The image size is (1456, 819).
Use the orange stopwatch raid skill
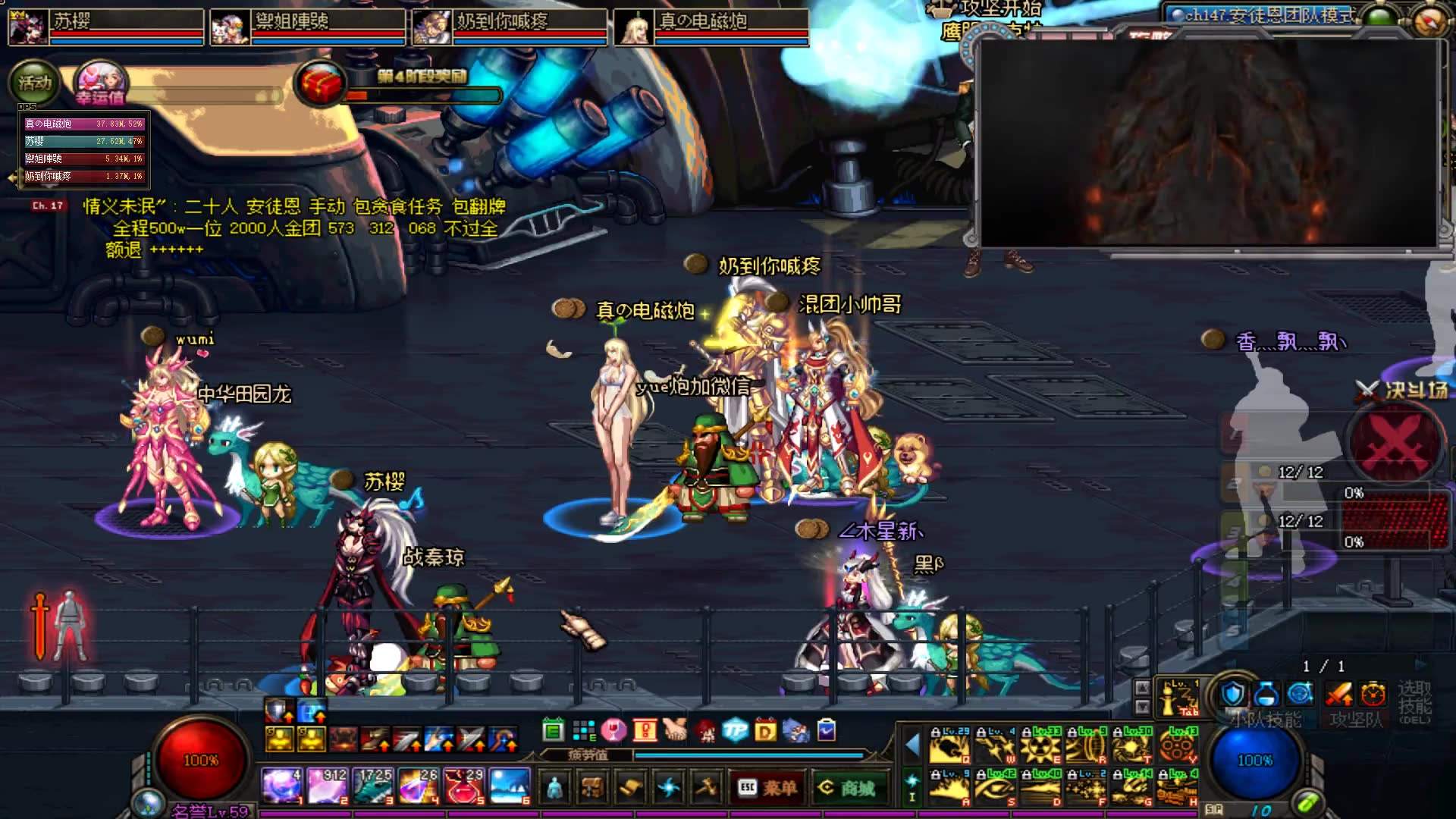1373,693
